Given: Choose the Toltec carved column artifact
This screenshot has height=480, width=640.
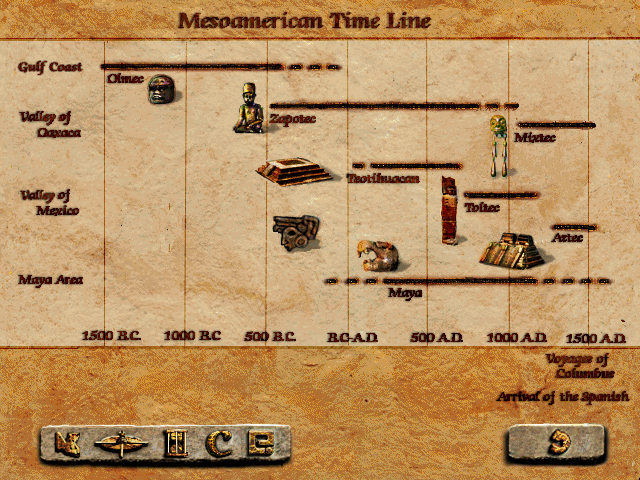Looking at the screenshot, I should coord(449,209).
